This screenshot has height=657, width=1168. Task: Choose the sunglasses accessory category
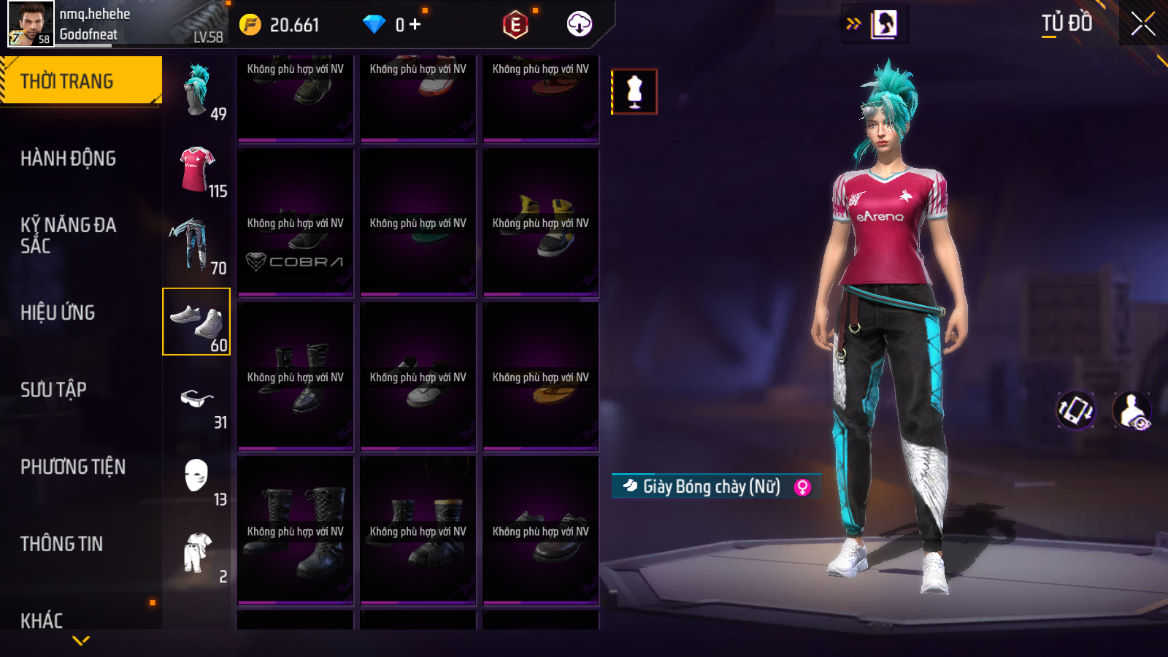coord(197,399)
